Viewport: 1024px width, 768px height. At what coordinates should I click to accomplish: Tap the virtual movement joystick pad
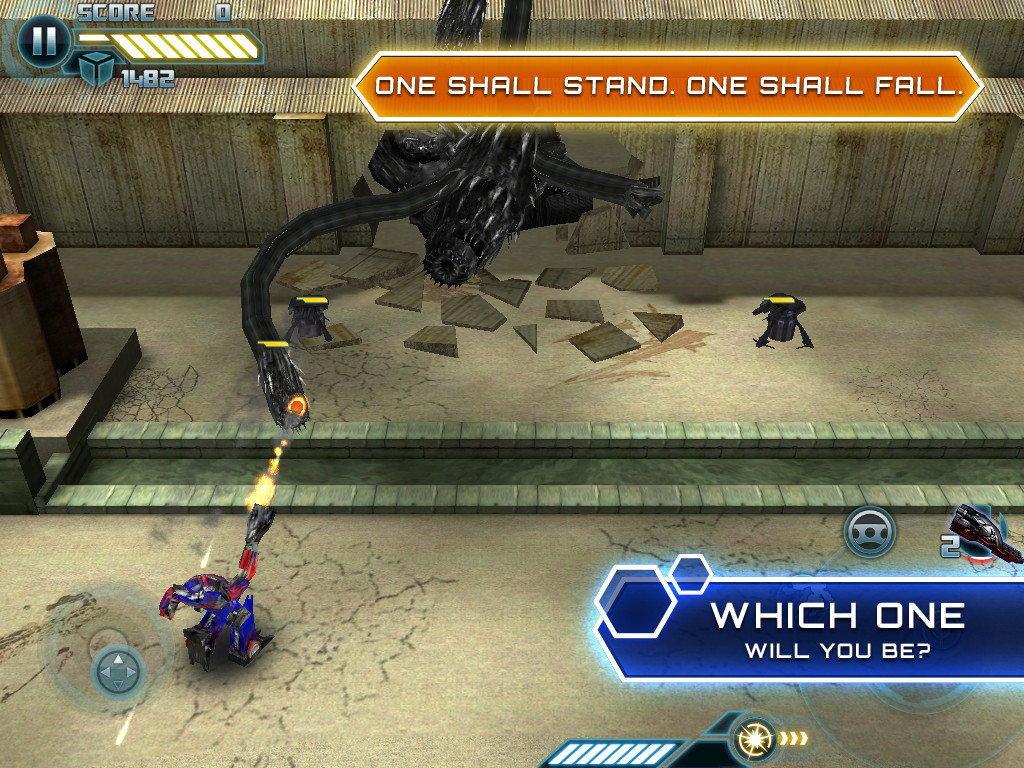point(118,670)
